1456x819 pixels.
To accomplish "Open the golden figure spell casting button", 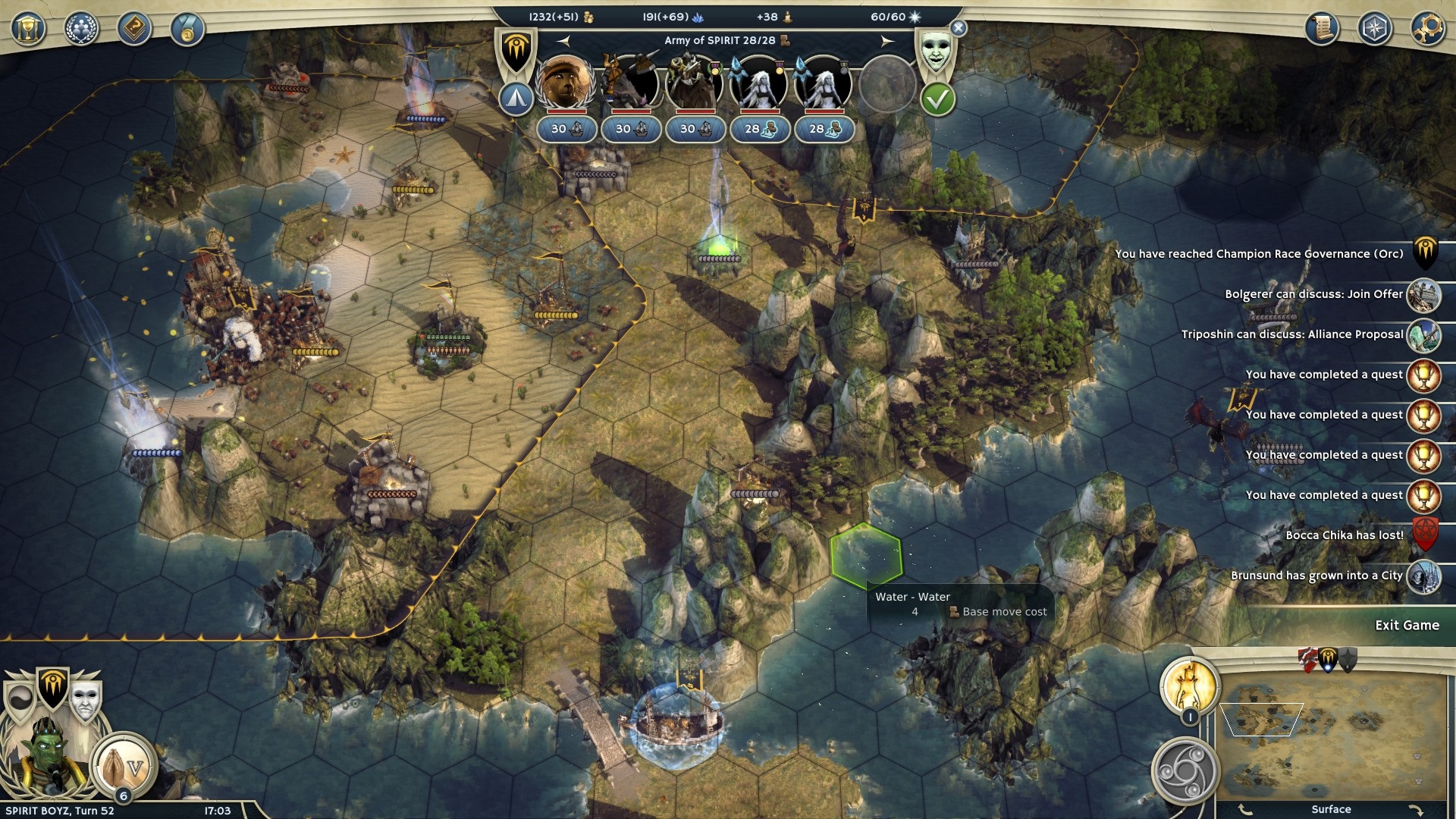I will click(x=1189, y=686).
